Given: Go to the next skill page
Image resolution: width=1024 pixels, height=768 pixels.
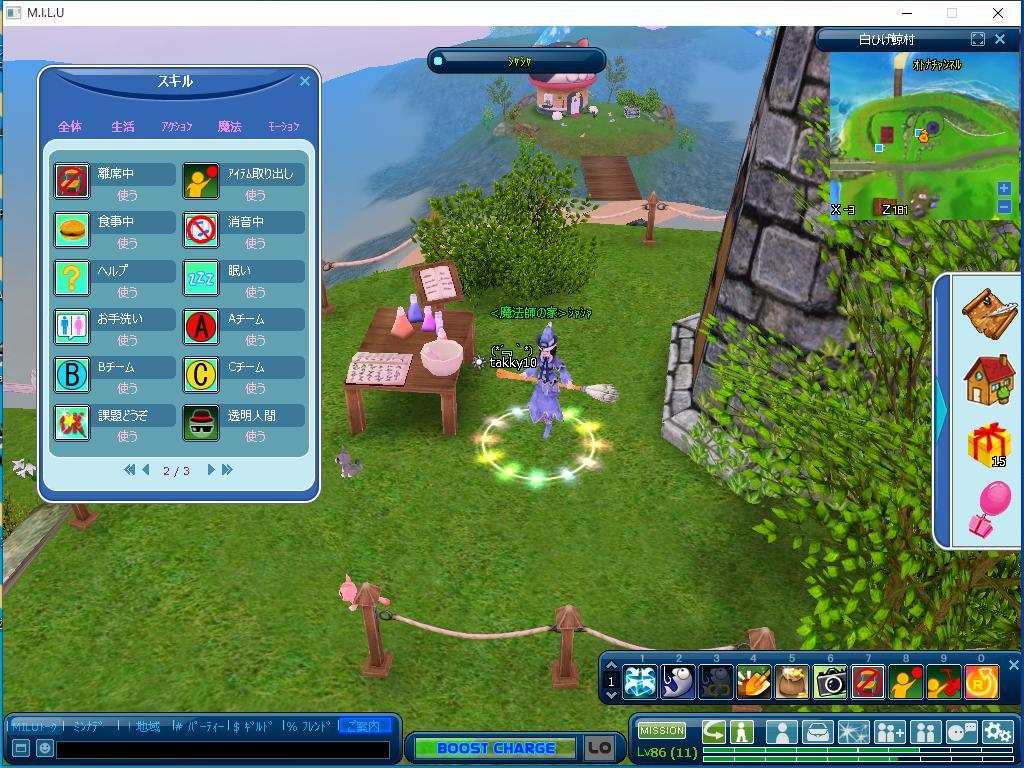Looking at the screenshot, I should click(x=211, y=470).
